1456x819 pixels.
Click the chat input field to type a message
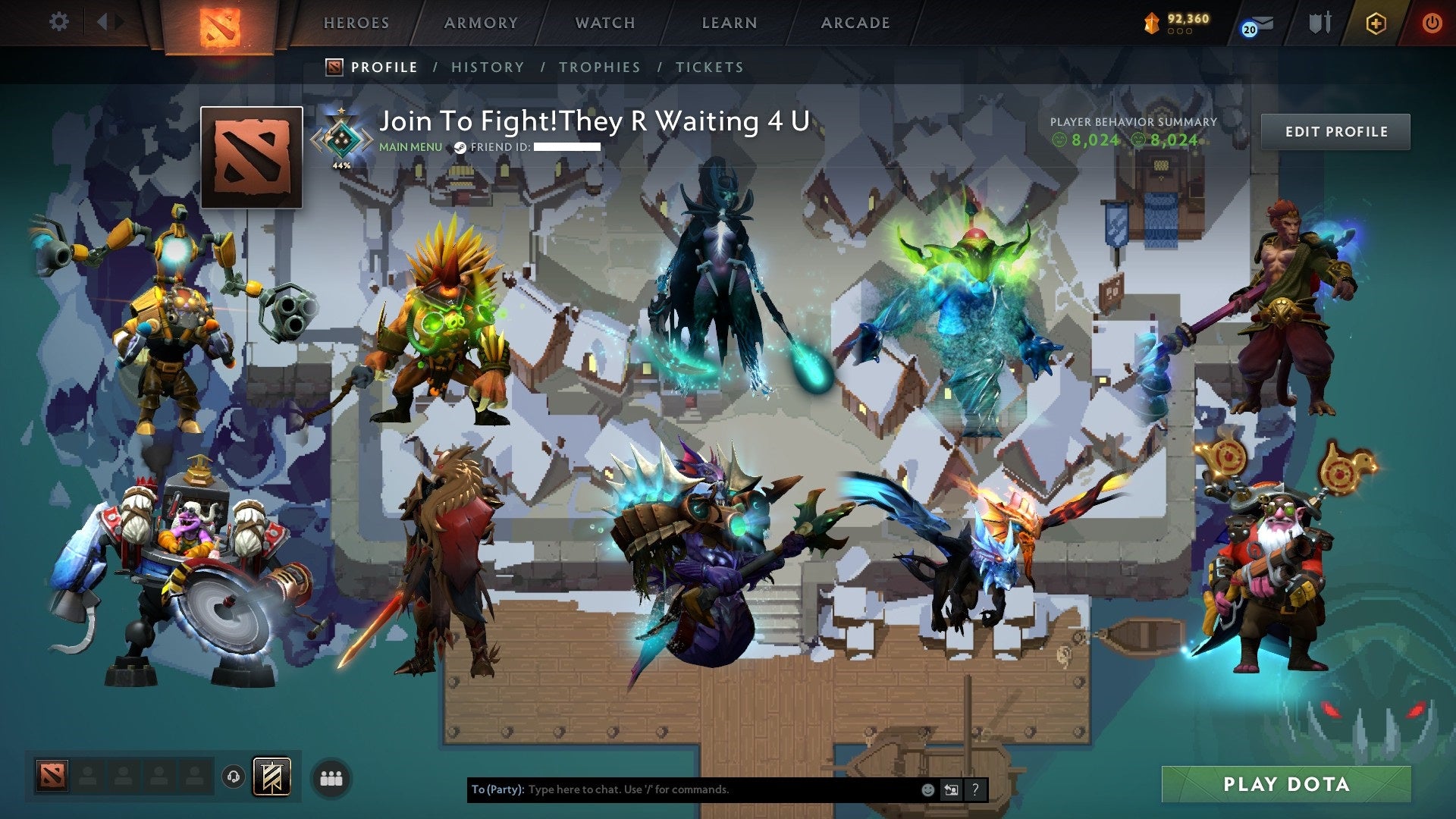682,789
